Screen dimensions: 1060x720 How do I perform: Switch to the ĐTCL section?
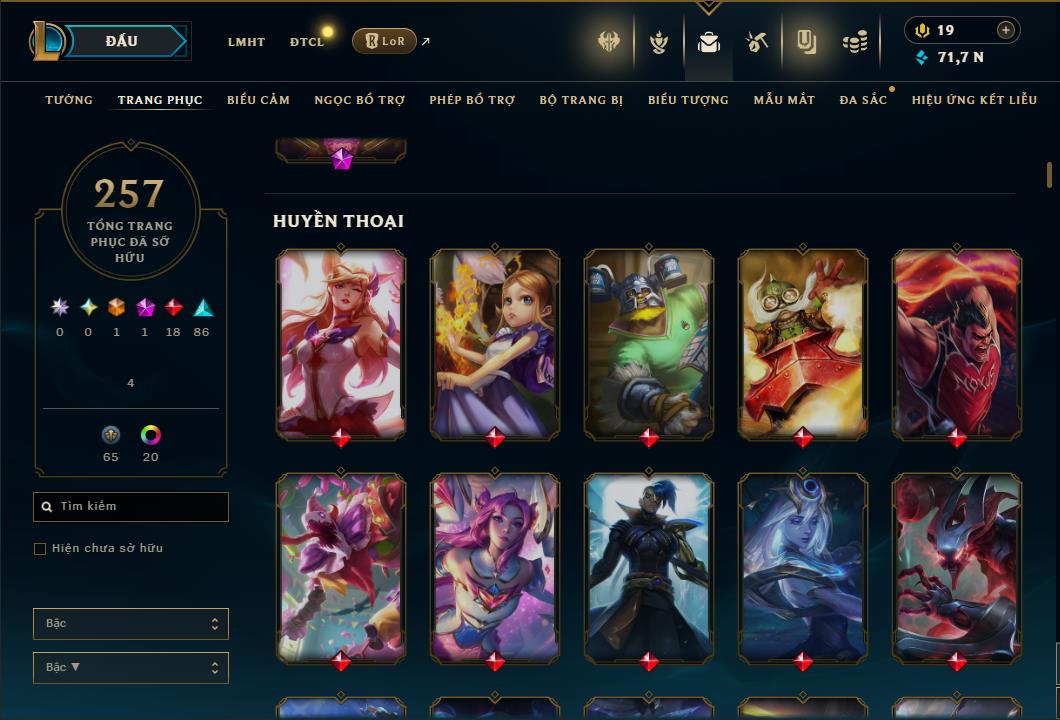(x=307, y=42)
